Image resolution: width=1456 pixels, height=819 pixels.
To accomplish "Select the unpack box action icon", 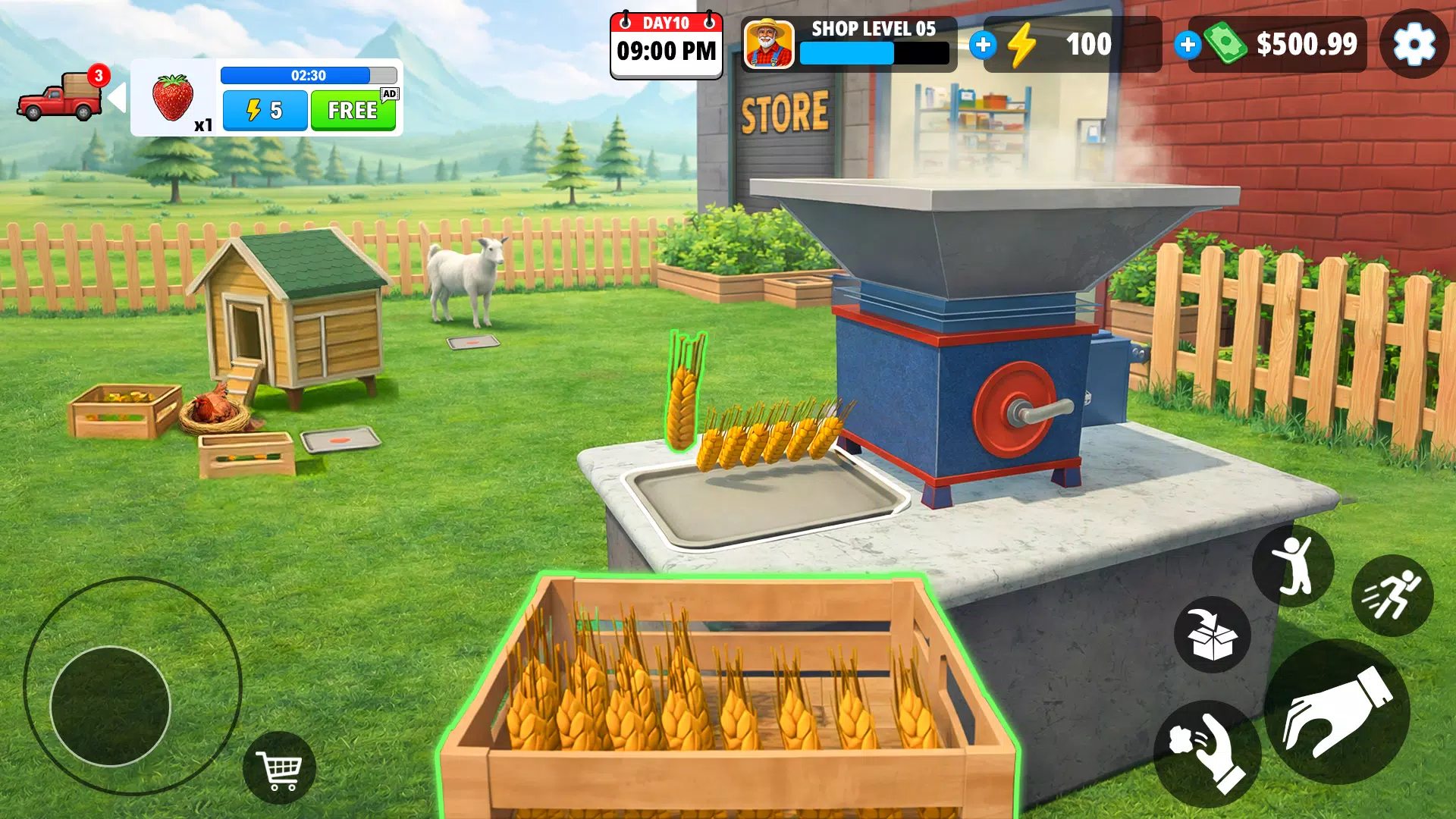I will [x=1211, y=635].
